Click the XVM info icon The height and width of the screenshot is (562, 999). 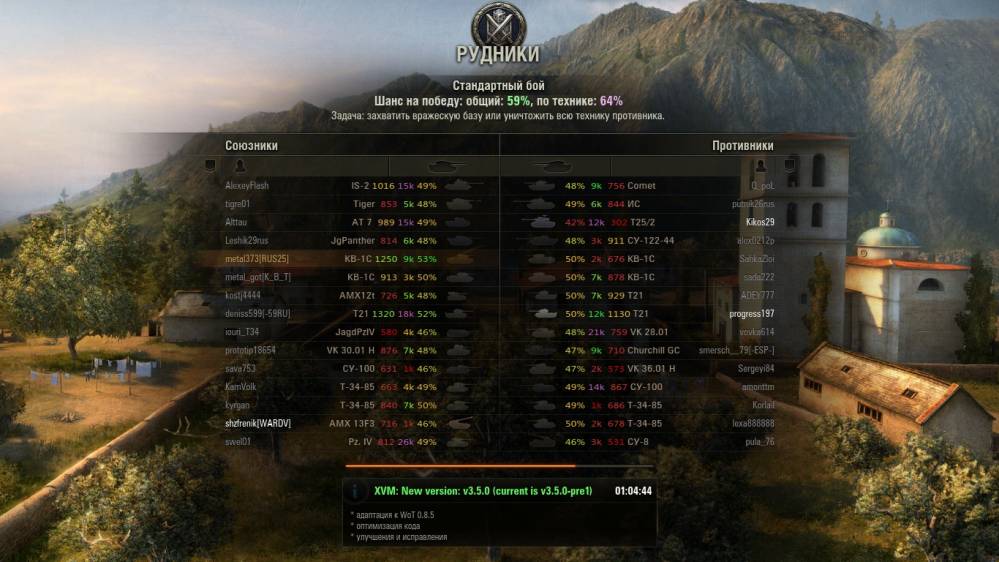coord(357,491)
